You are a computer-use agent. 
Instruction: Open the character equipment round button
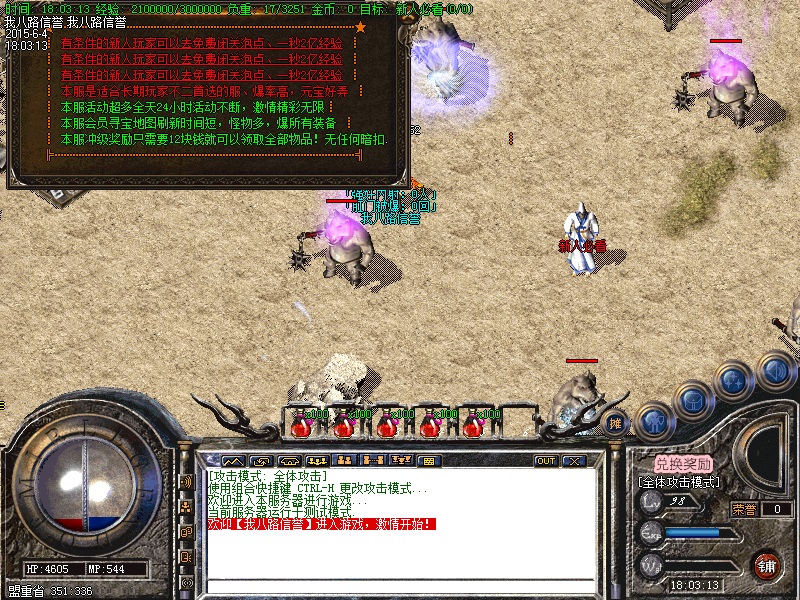click(651, 420)
